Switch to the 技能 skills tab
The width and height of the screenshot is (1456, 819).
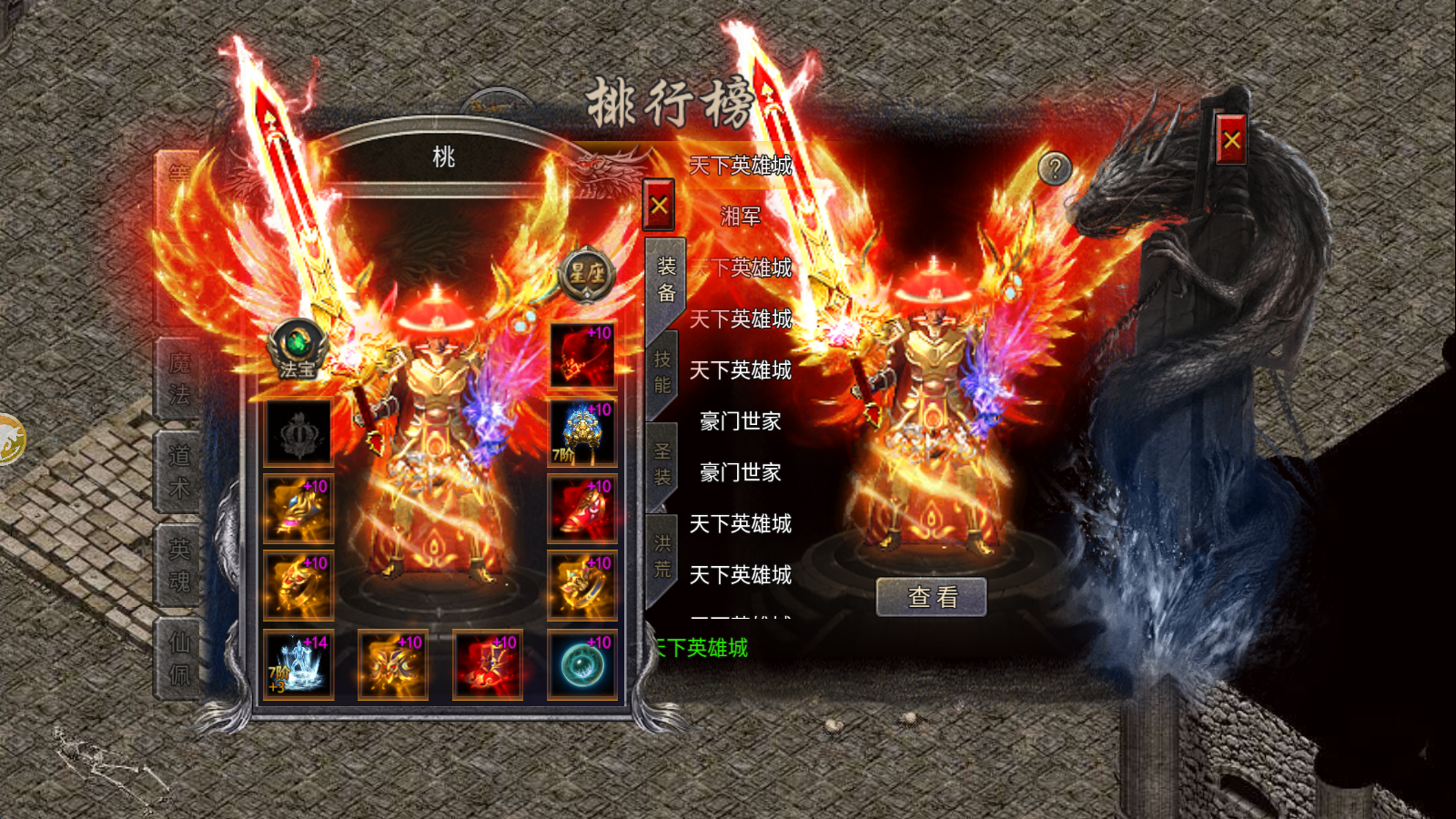(663, 371)
